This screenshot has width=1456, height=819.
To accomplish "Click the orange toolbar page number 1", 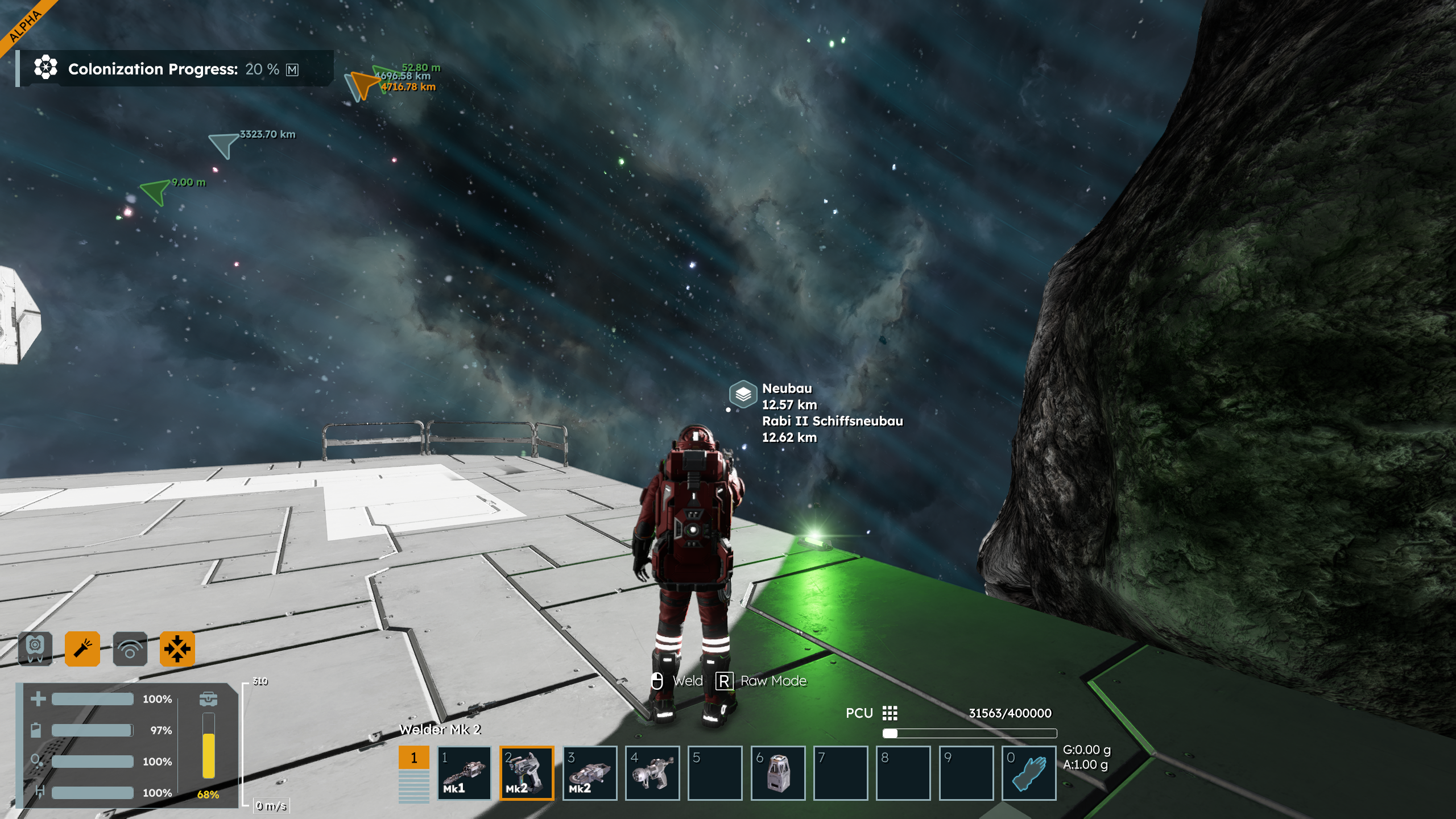I will coord(413,758).
